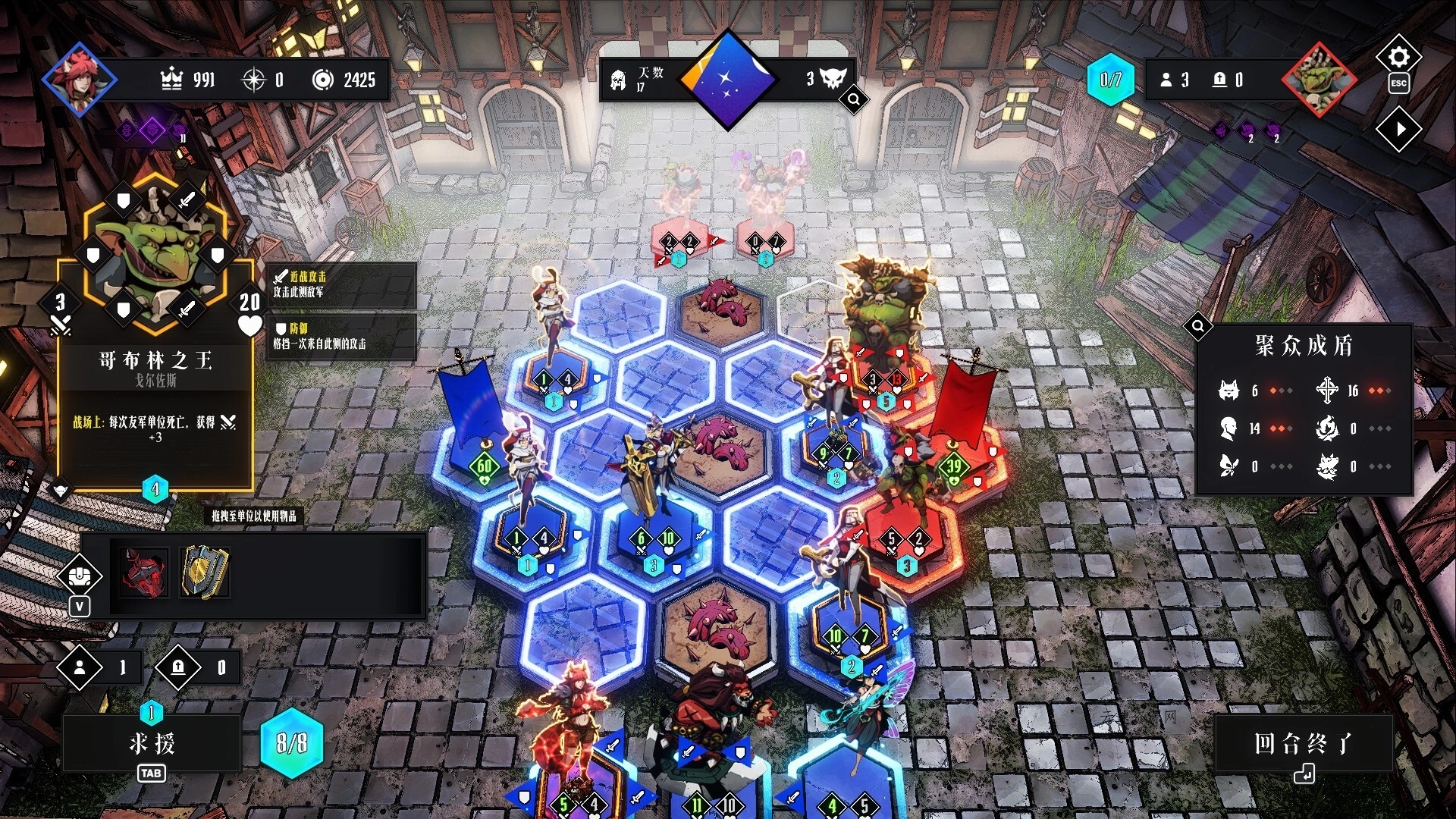Open the settings gear icon
The height and width of the screenshot is (819, 1456).
click(1400, 55)
